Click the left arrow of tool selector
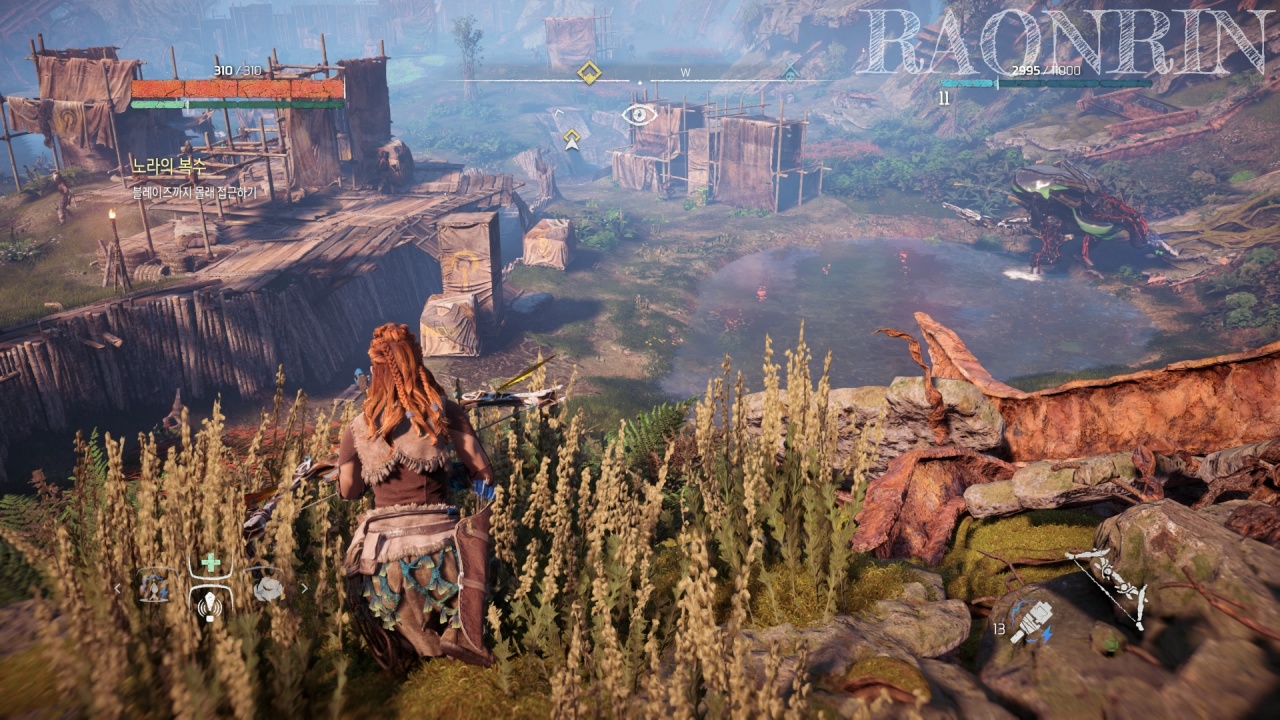 tap(118, 588)
